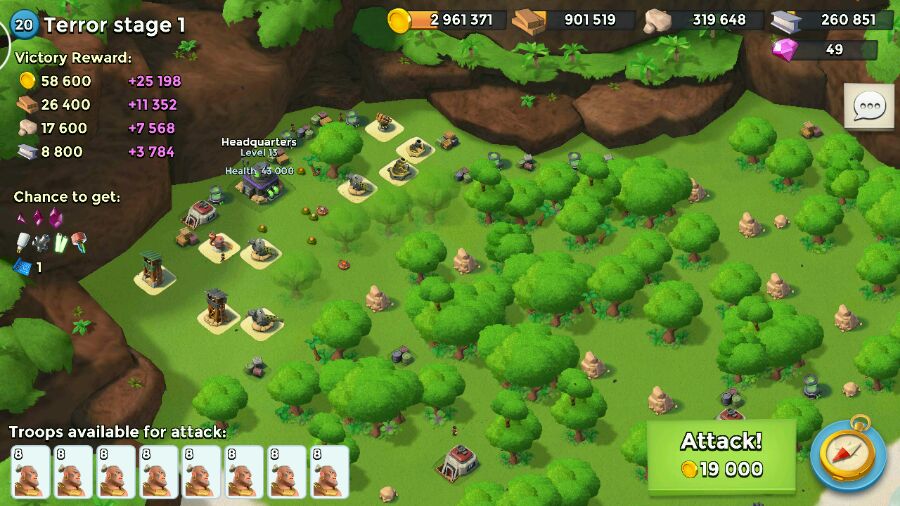Open the chat speech bubble
900x506 pixels.
(x=868, y=106)
